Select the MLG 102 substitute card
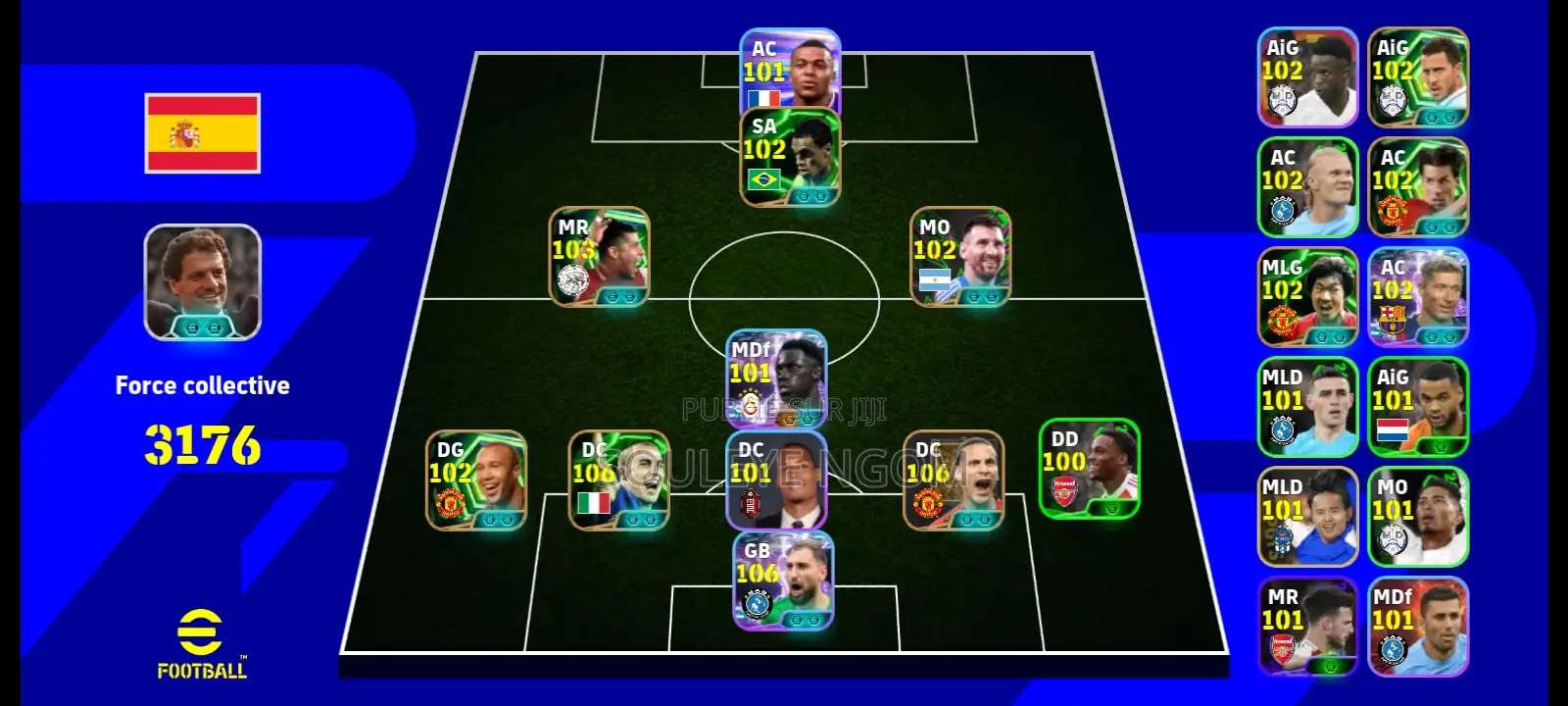The image size is (1568, 706). 1307,297
